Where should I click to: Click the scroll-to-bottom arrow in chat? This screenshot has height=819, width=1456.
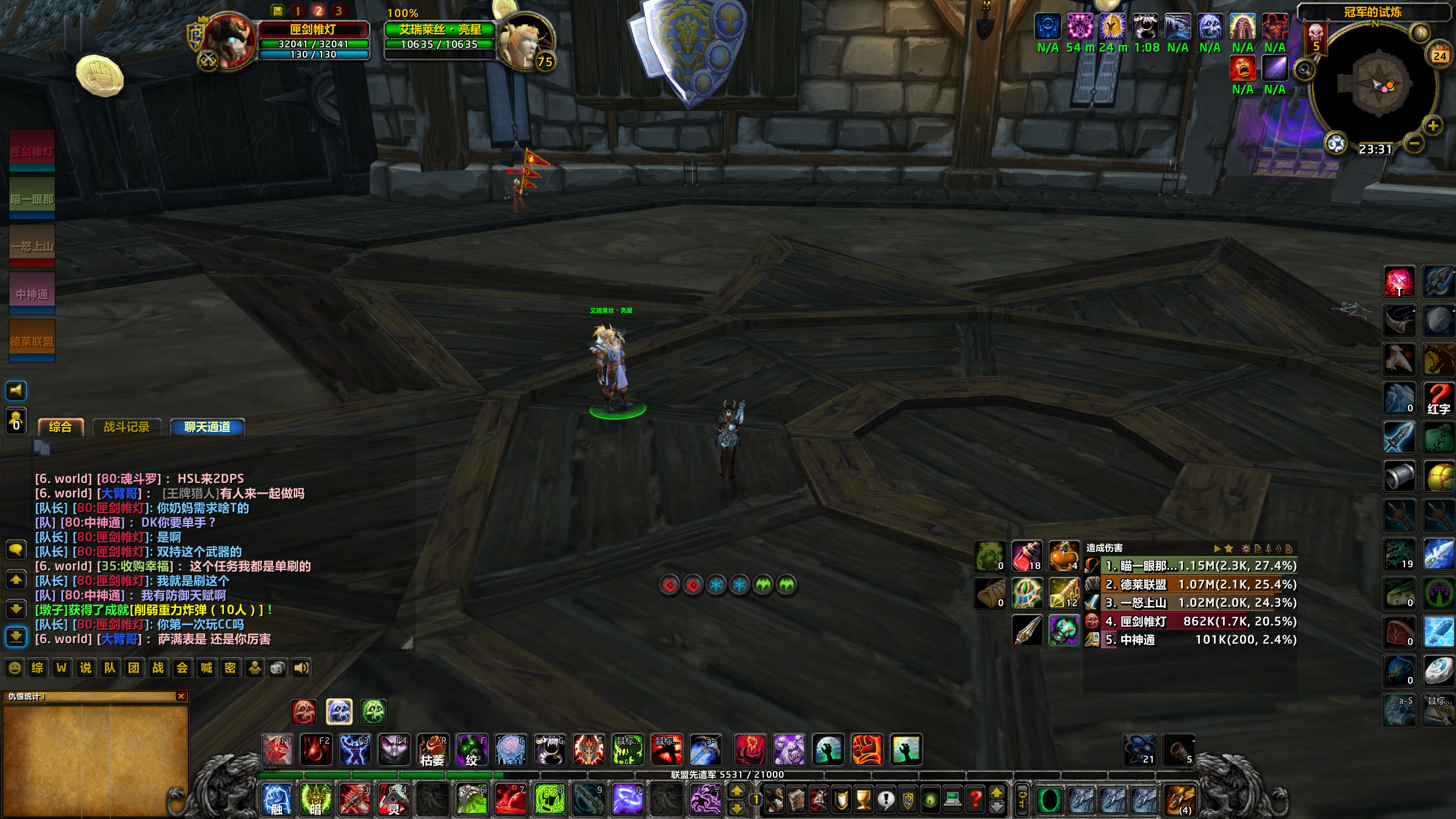click(16, 637)
